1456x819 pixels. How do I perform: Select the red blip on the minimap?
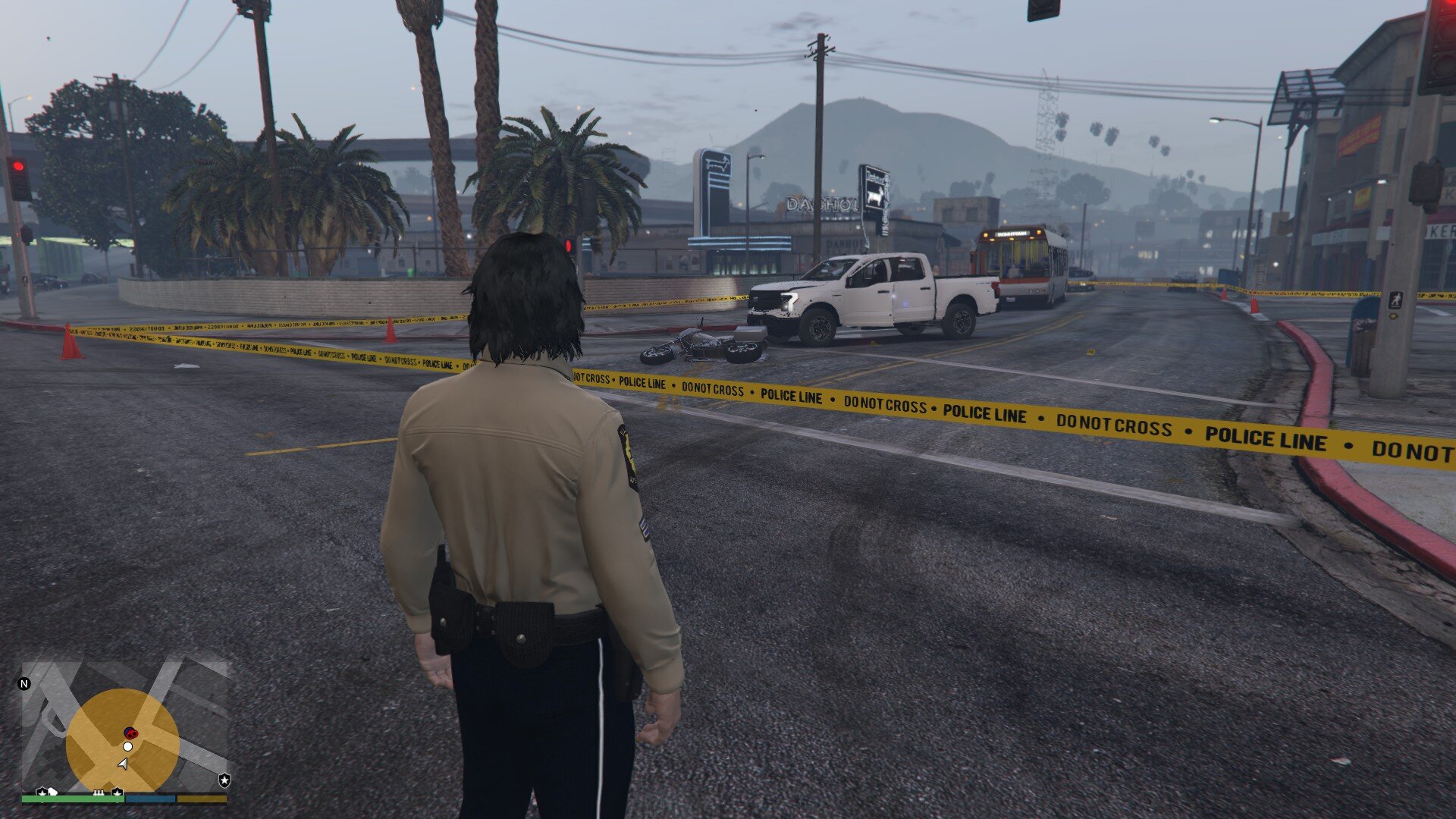[130, 733]
